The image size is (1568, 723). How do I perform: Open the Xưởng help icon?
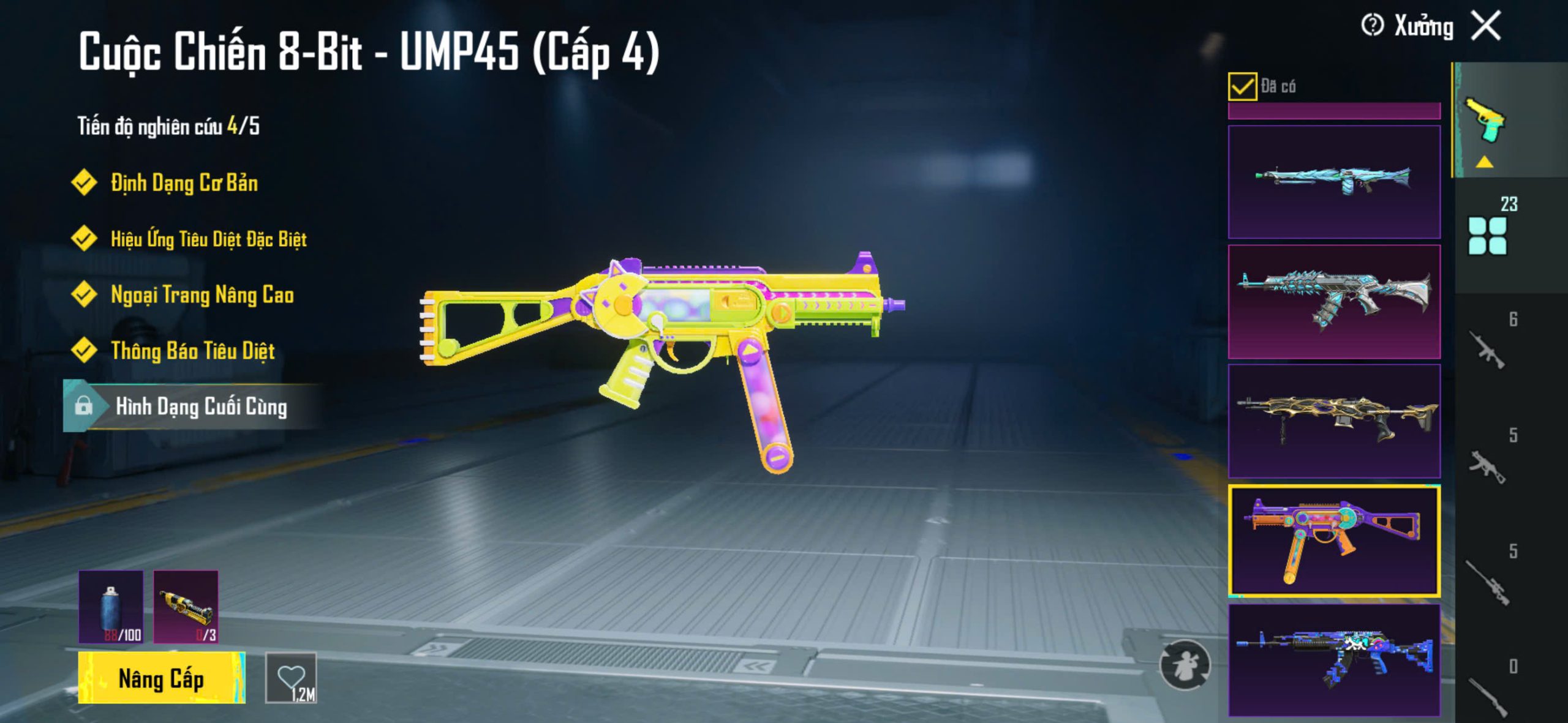pos(1372,26)
